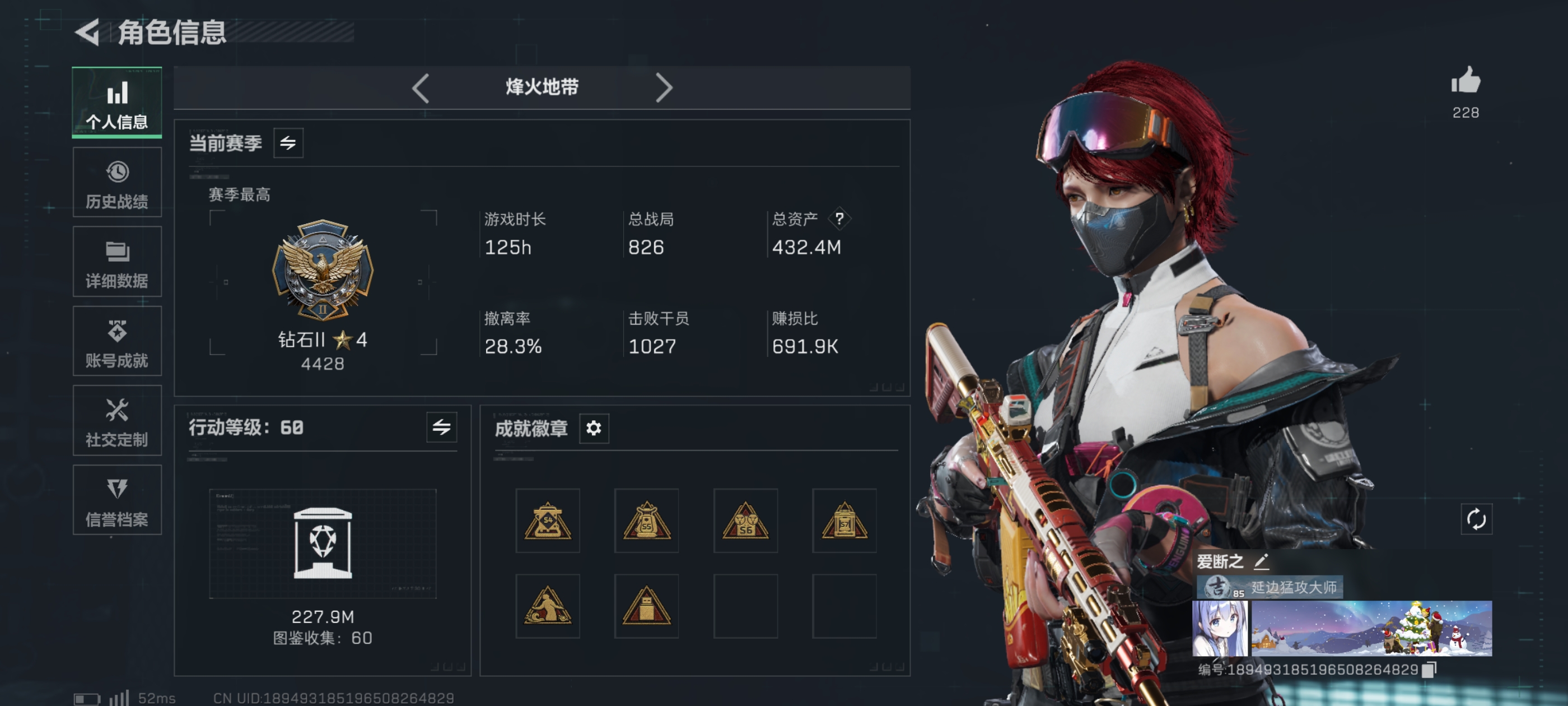The height and width of the screenshot is (706, 1568).
Task: Open the 历史战绩 sidebar icon
Action: [117, 182]
